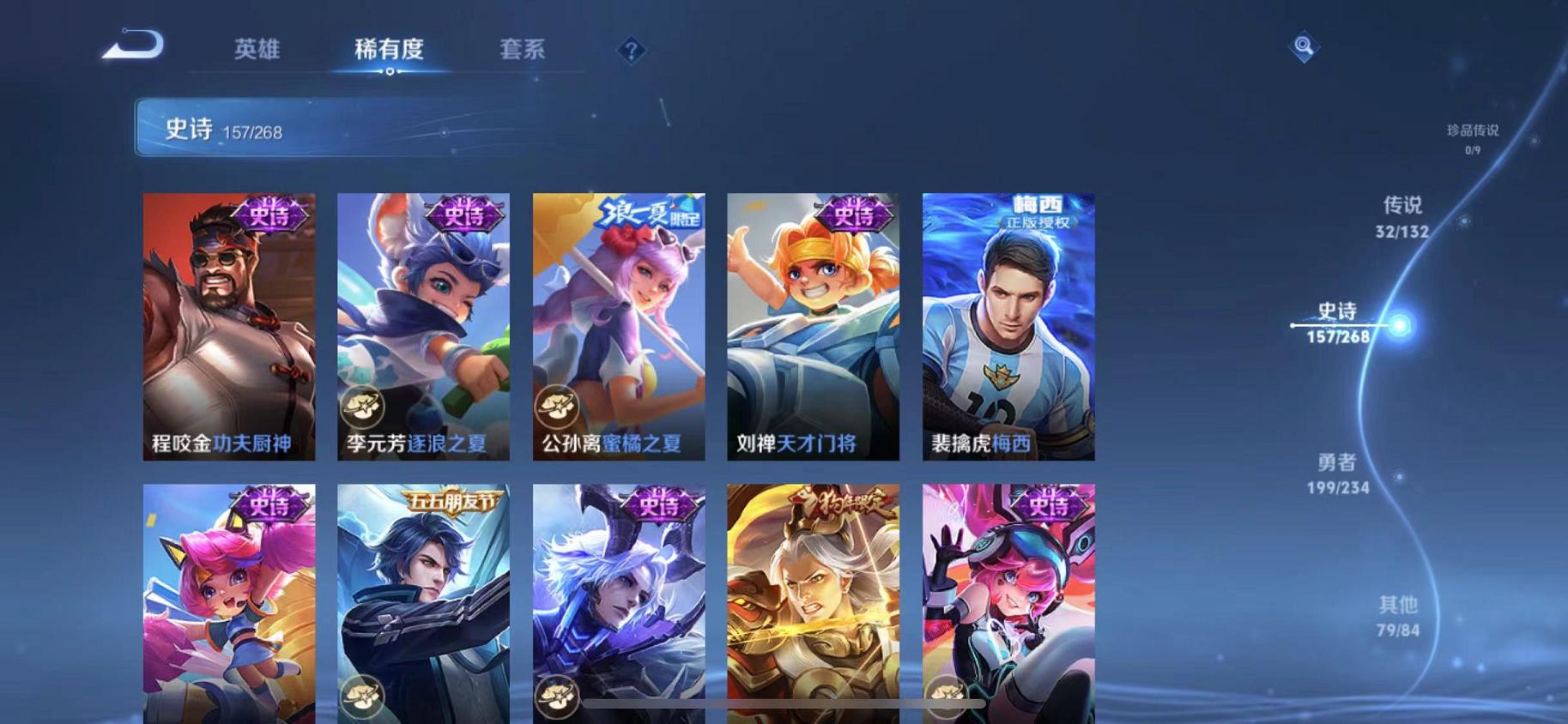This screenshot has height=724, width=1568.
Task: Open the help question-mark icon beside the tabs
Action: tap(633, 51)
